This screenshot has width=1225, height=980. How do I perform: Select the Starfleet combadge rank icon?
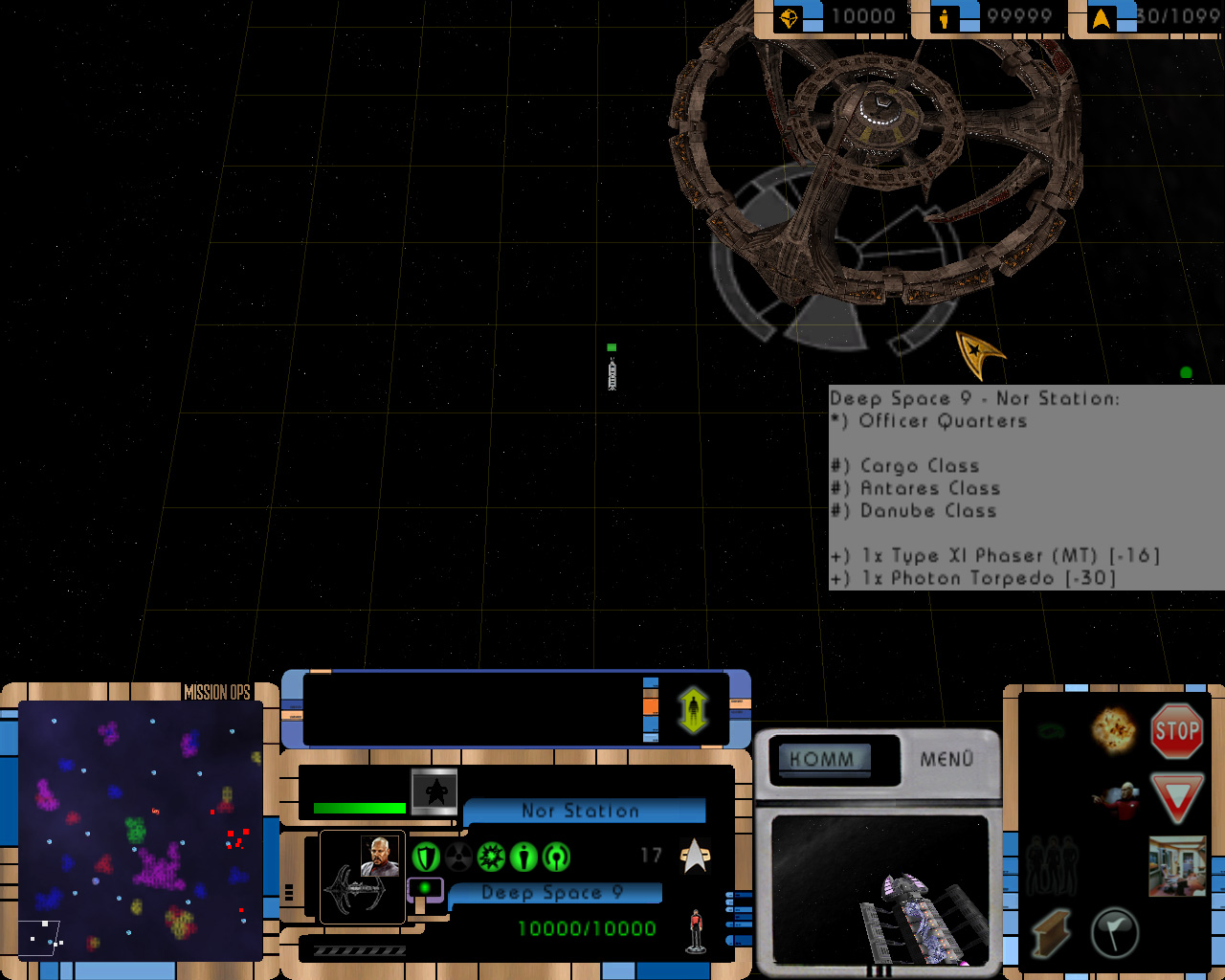[695, 857]
